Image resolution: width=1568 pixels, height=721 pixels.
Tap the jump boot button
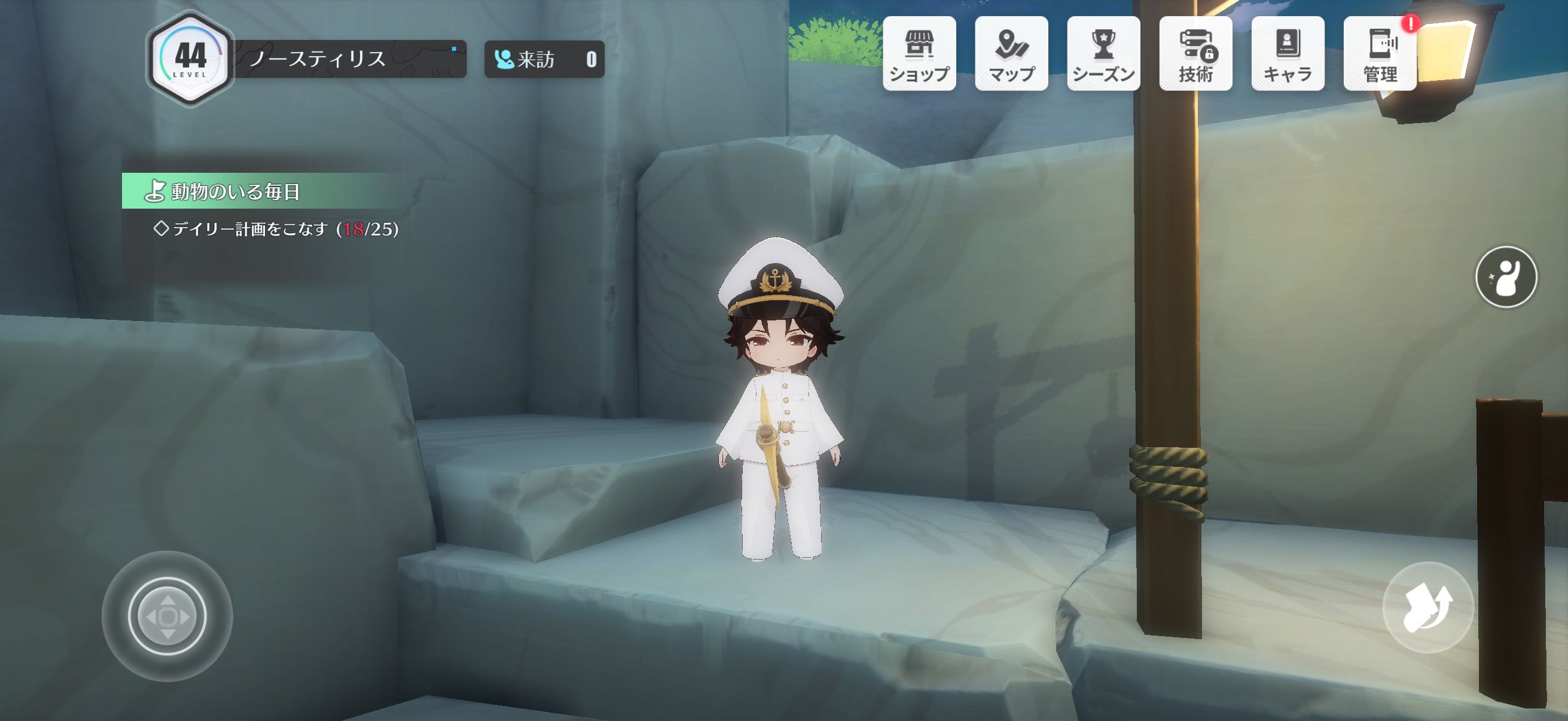point(1427,607)
